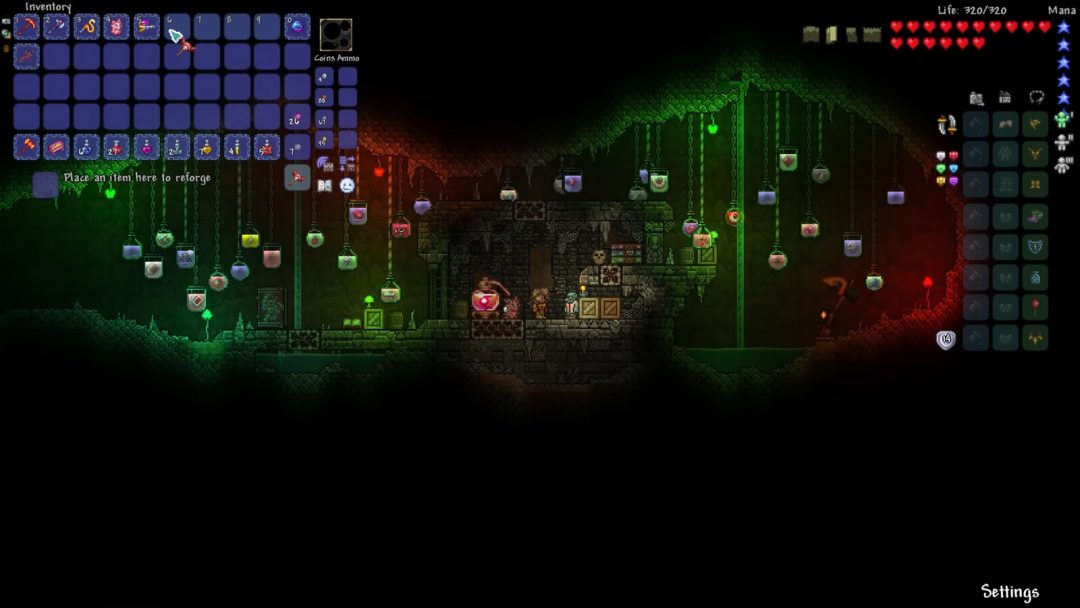Image resolution: width=1080 pixels, height=608 pixels.
Task: Click the defense shield icon
Action: (946, 339)
